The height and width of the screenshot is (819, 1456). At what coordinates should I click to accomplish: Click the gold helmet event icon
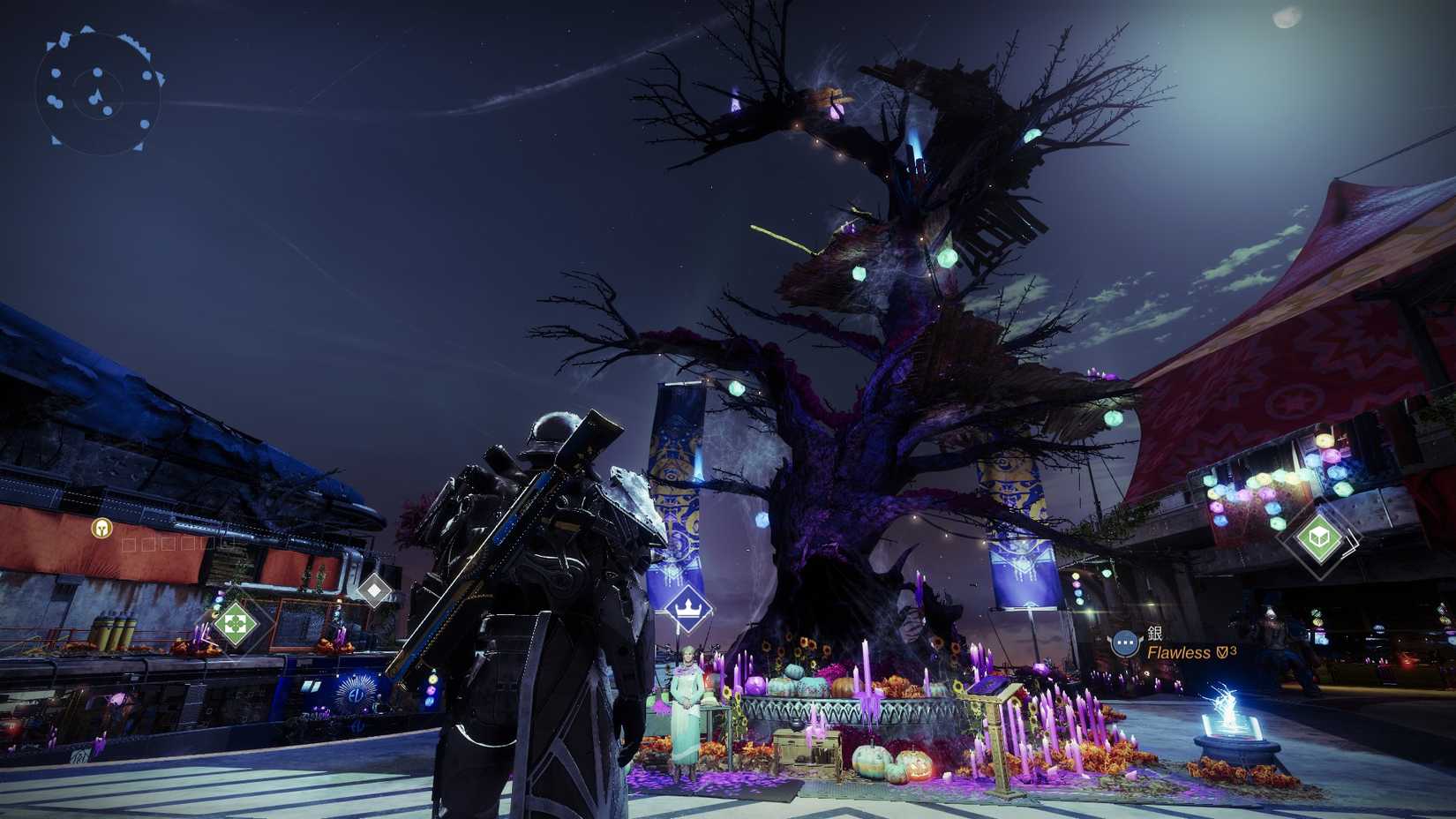coord(101,529)
